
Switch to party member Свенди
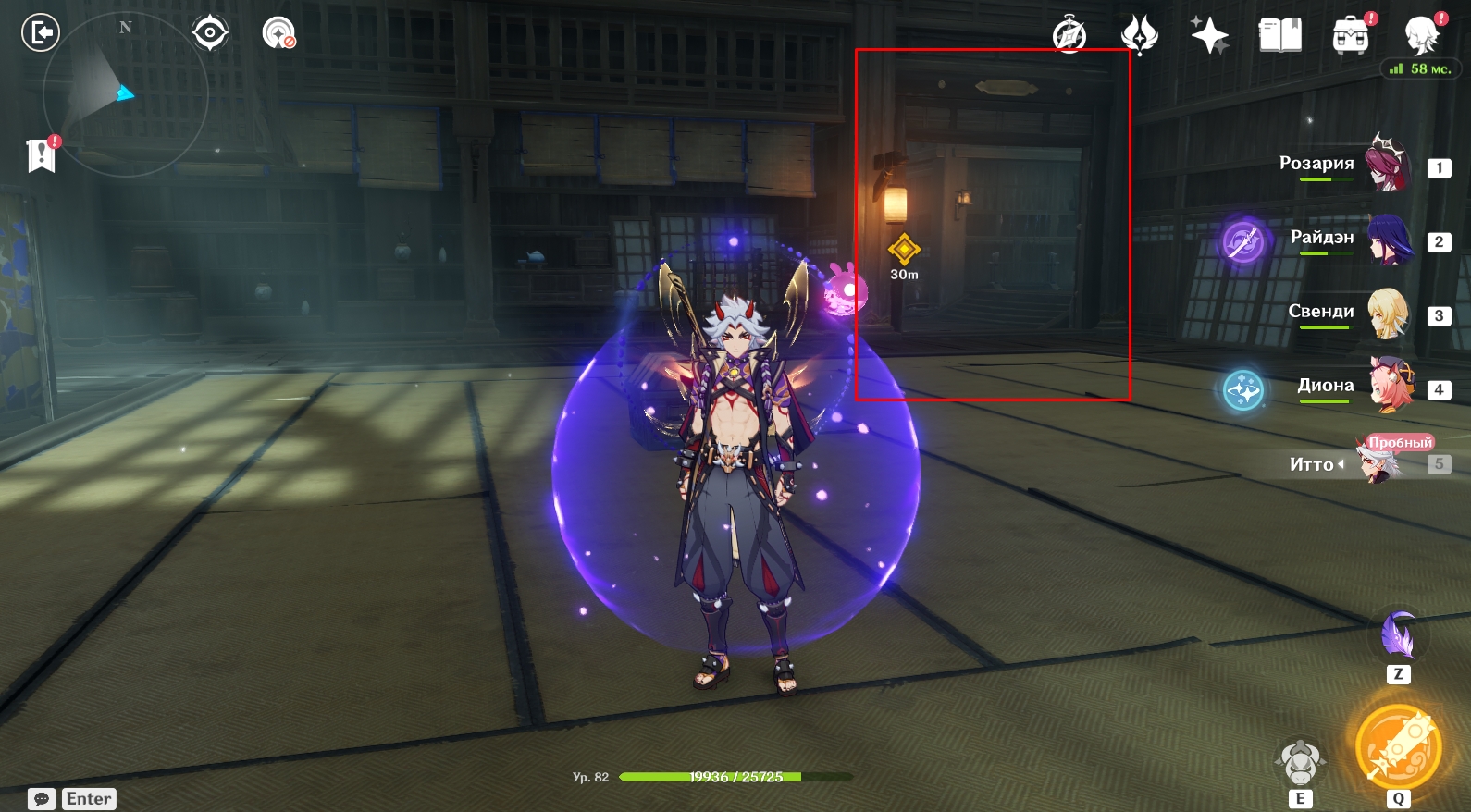tap(1387, 313)
